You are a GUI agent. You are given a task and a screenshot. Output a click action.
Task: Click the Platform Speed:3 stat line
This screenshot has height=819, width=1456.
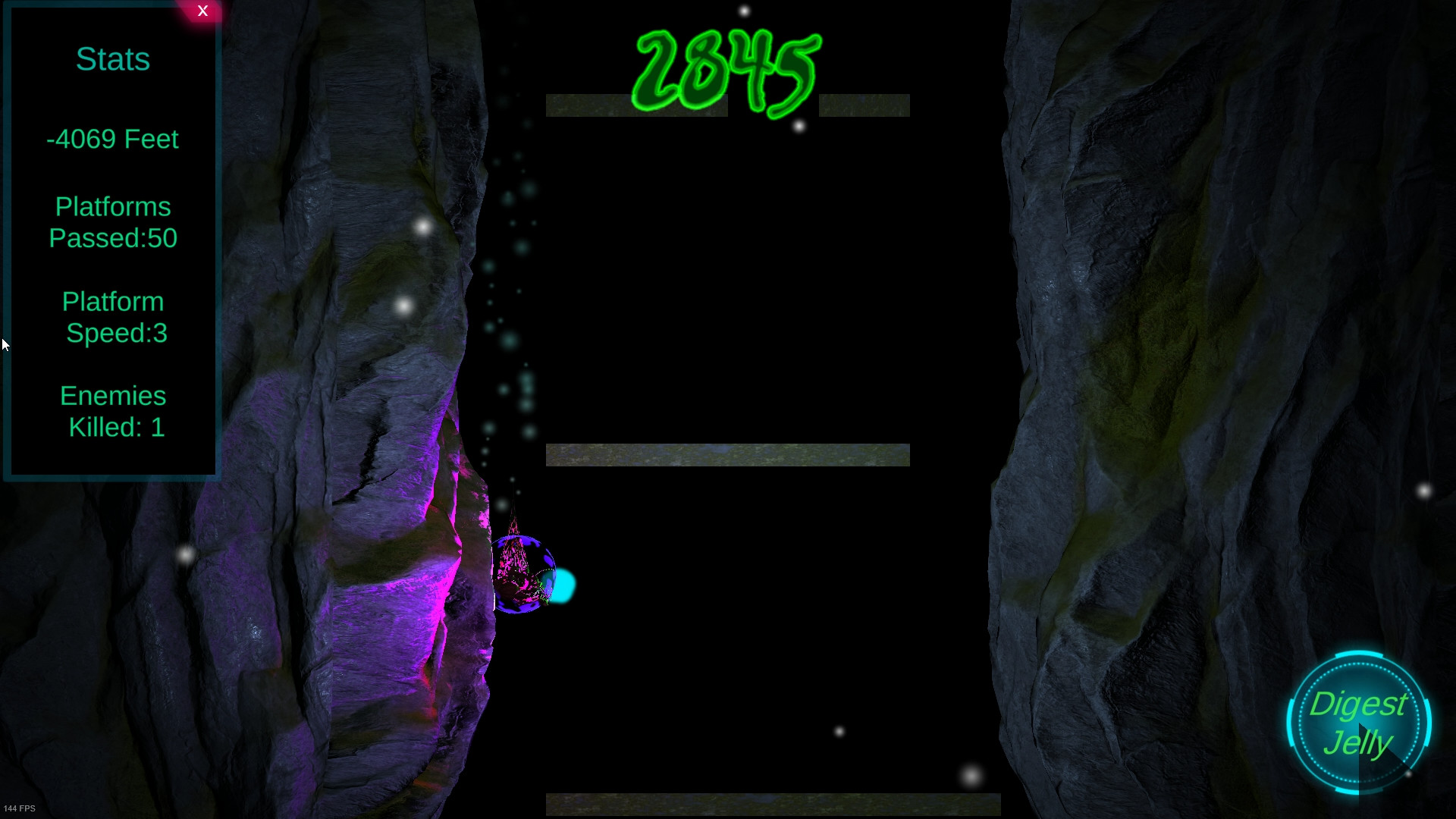point(113,317)
